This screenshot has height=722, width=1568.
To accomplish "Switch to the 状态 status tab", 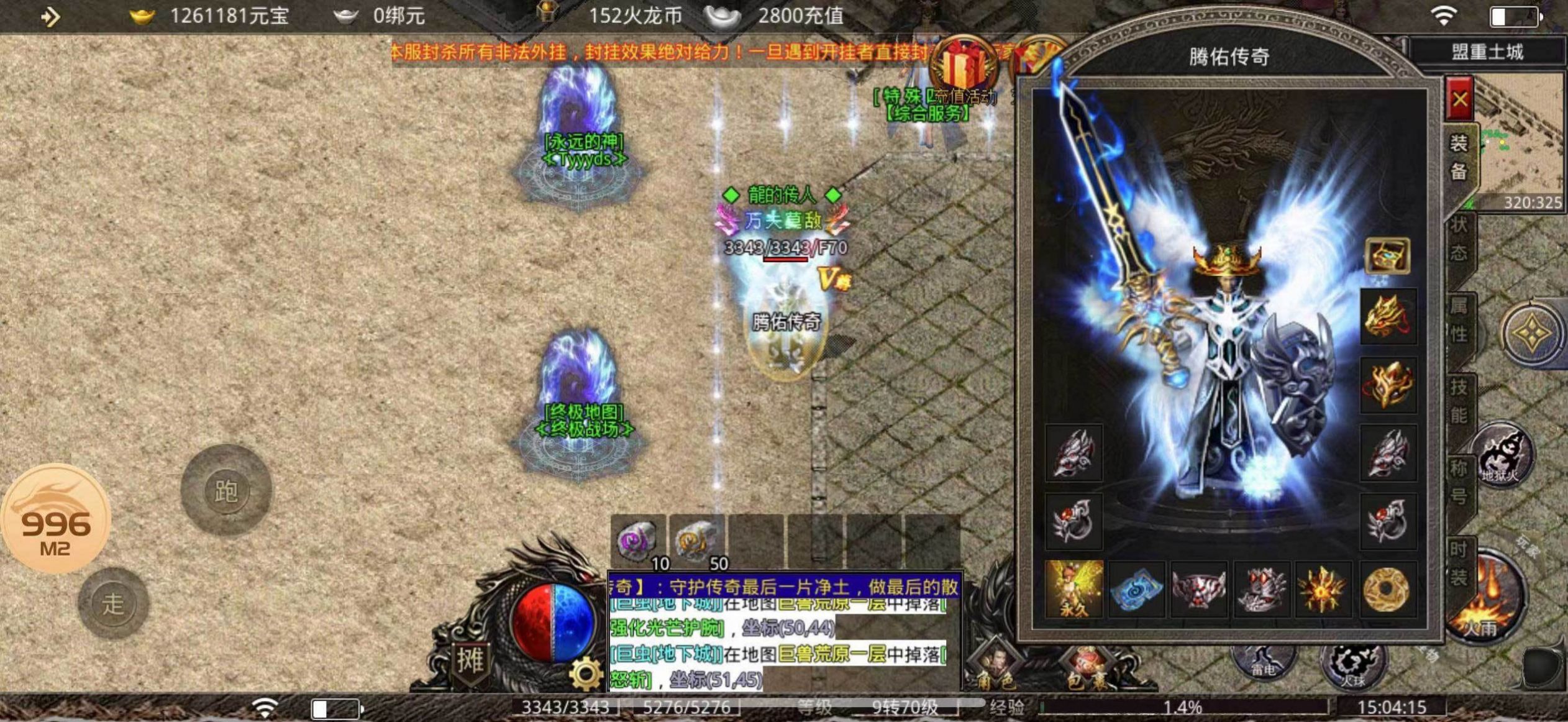I will pyautogui.click(x=1459, y=239).
